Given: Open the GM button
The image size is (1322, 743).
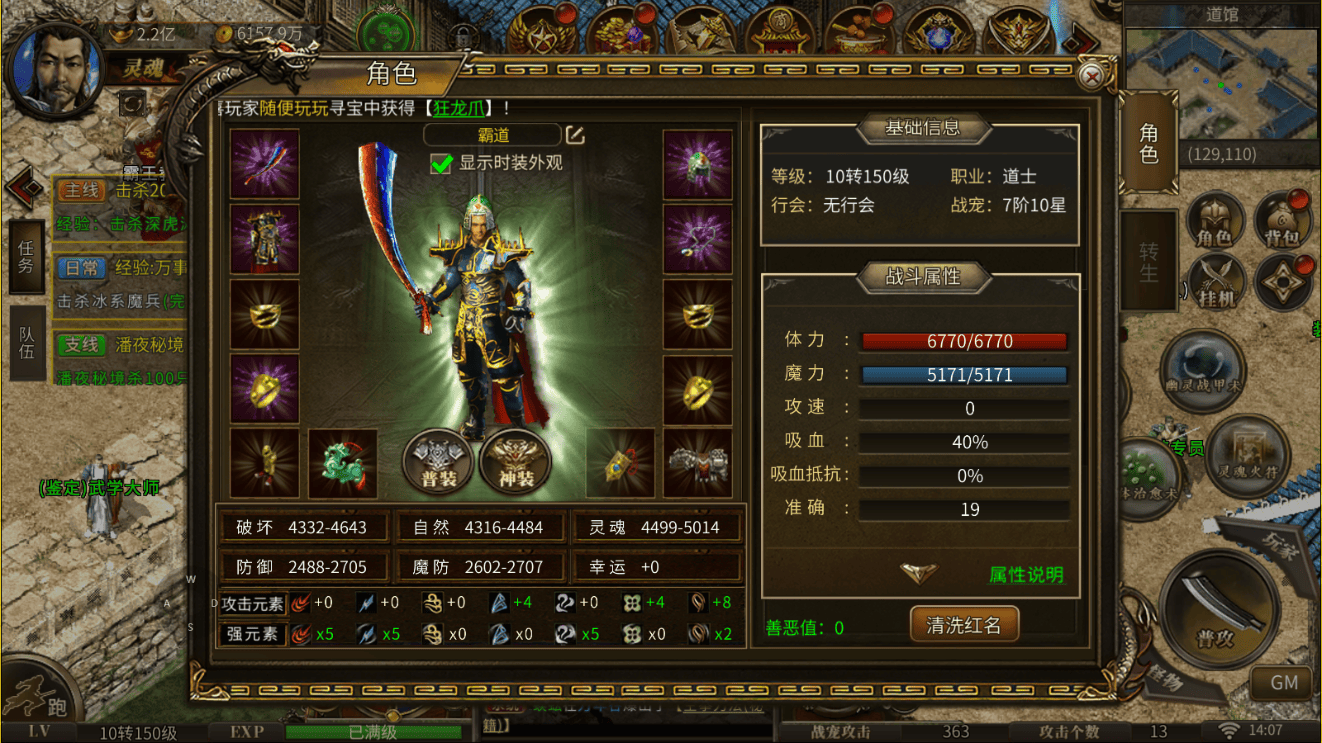Looking at the screenshot, I should click(x=1284, y=683).
